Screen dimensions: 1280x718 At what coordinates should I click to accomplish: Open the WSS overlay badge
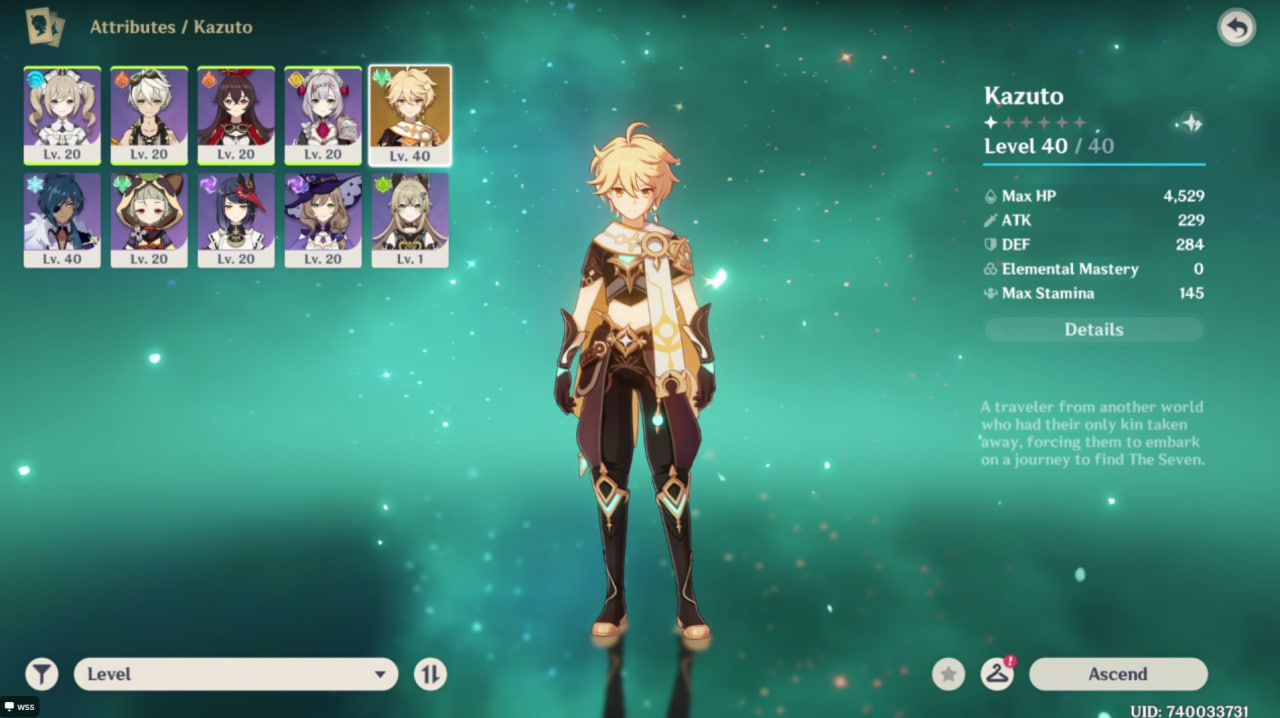(19, 707)
